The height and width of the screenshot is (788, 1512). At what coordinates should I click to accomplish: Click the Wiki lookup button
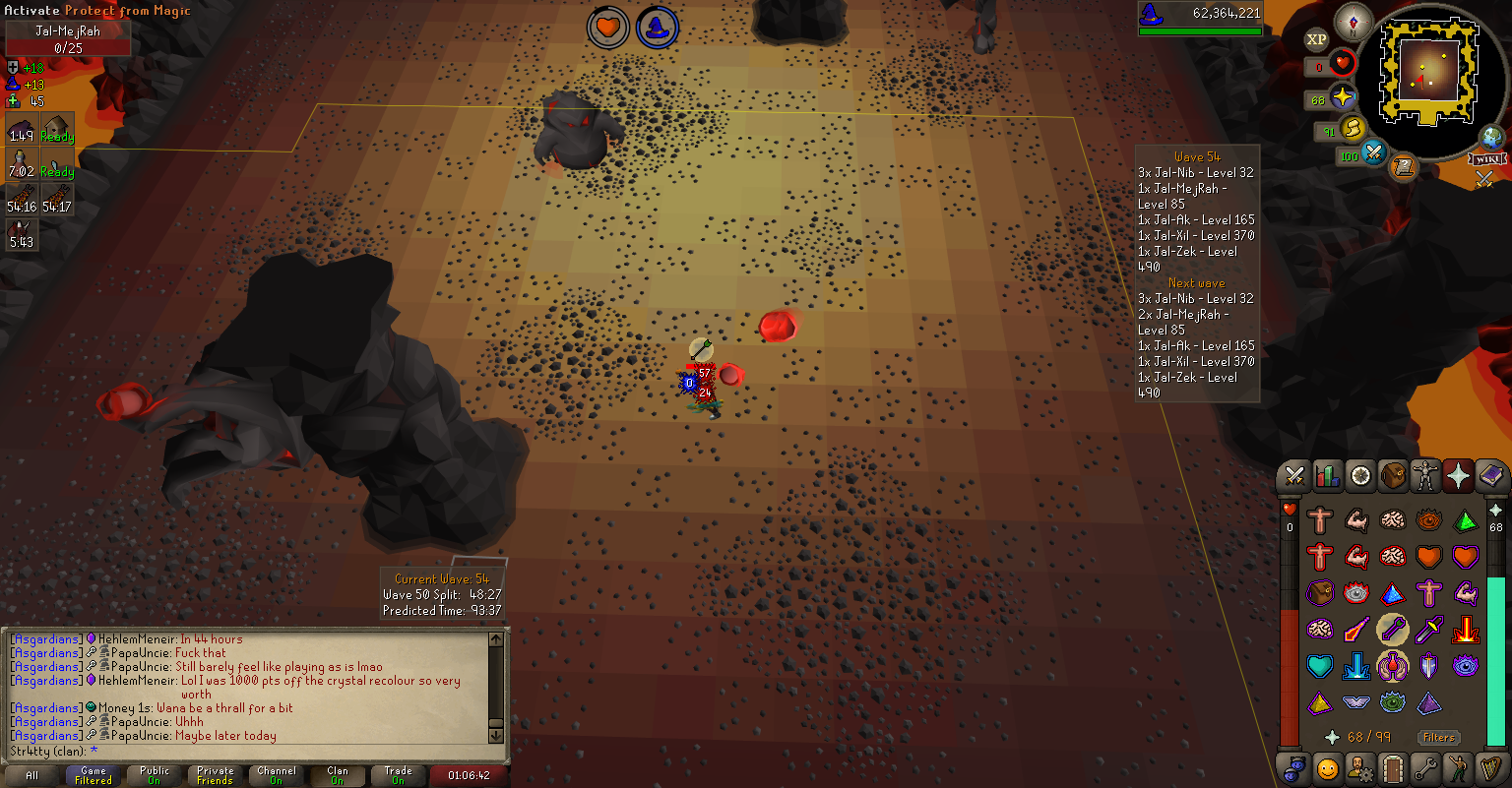tap(1486, 158)
